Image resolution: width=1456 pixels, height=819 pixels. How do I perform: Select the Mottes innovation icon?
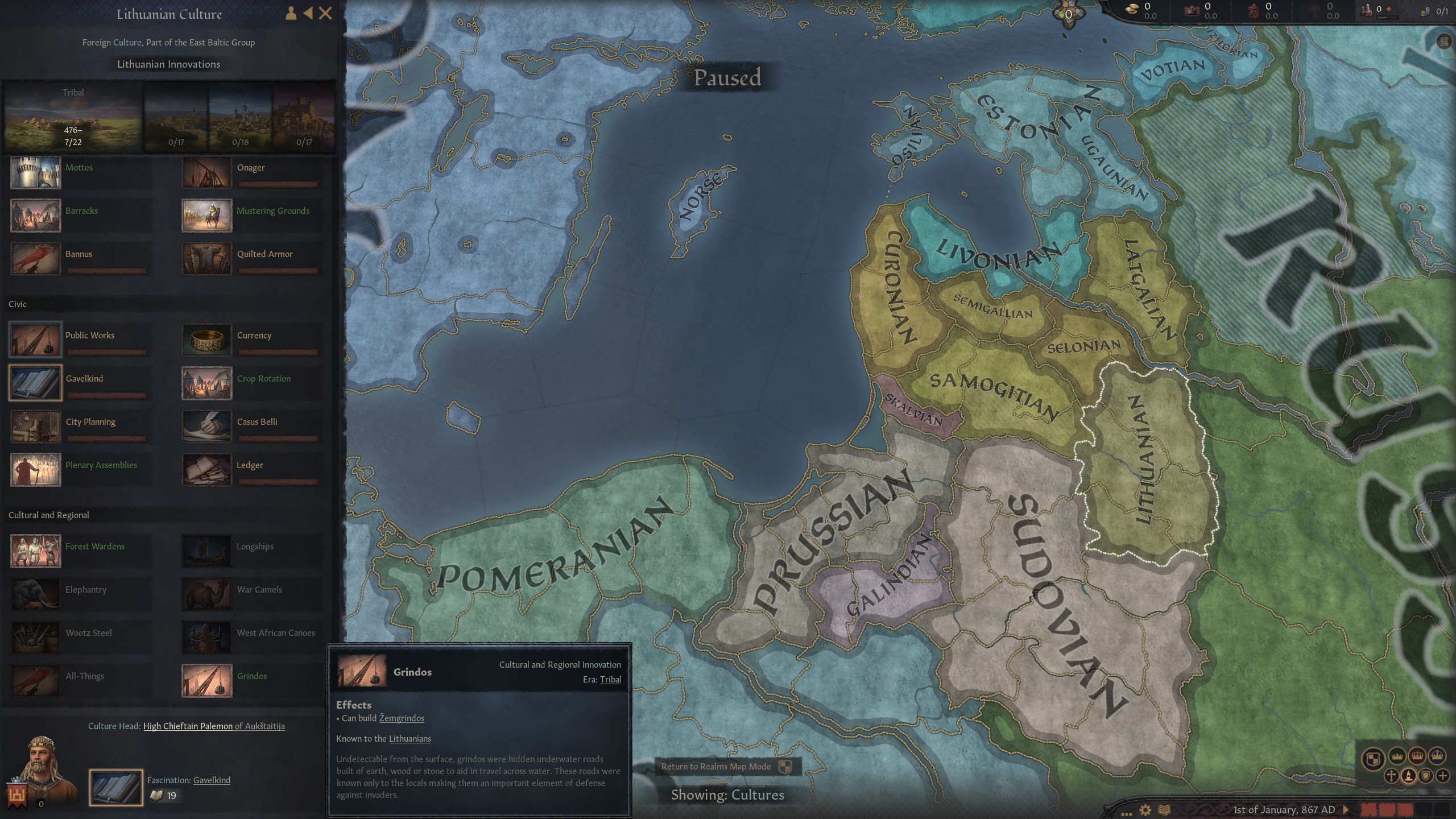[35, 172]
